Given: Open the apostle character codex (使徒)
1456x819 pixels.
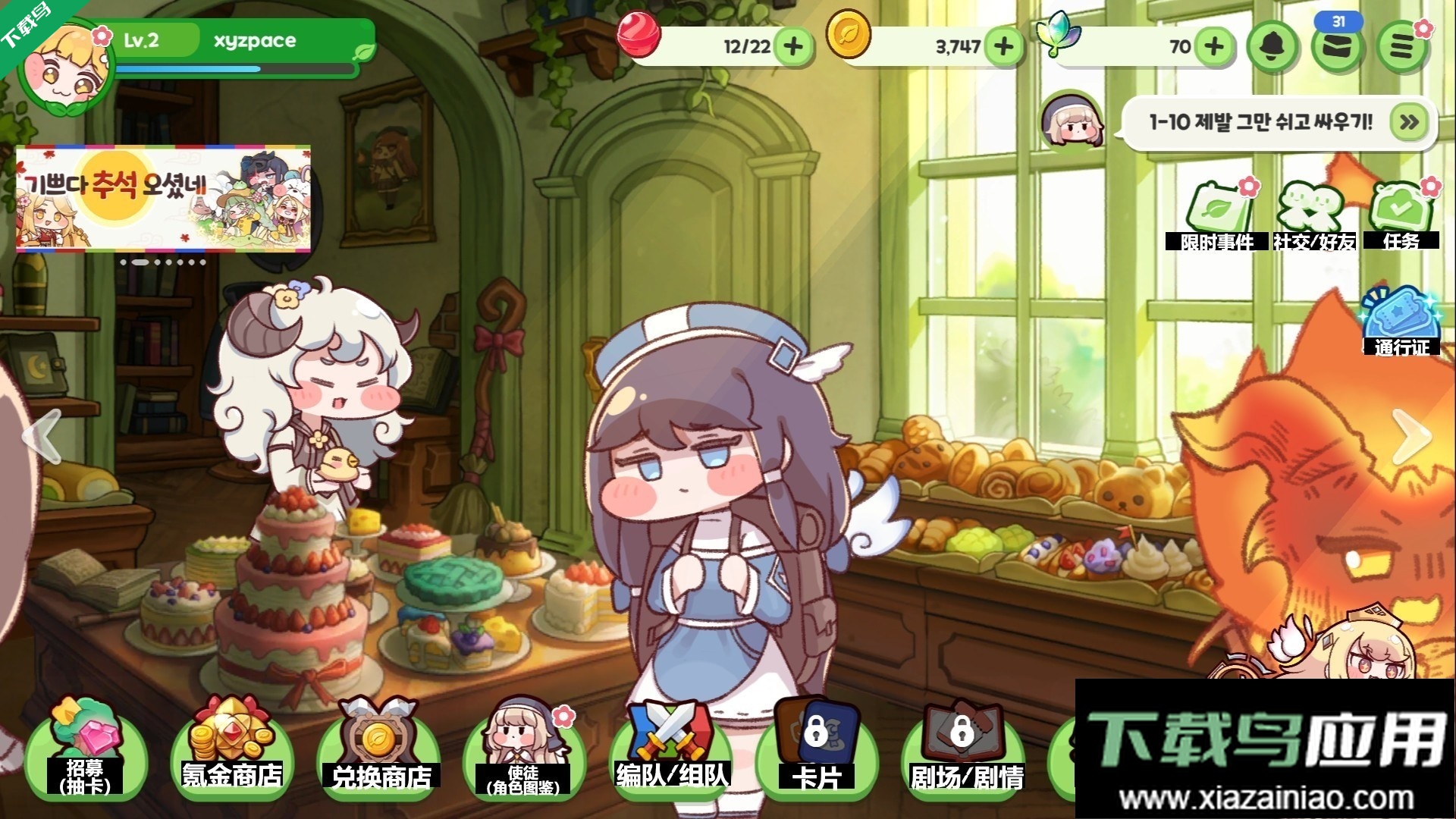Looking at the screenshot, I should click(523, 751).
